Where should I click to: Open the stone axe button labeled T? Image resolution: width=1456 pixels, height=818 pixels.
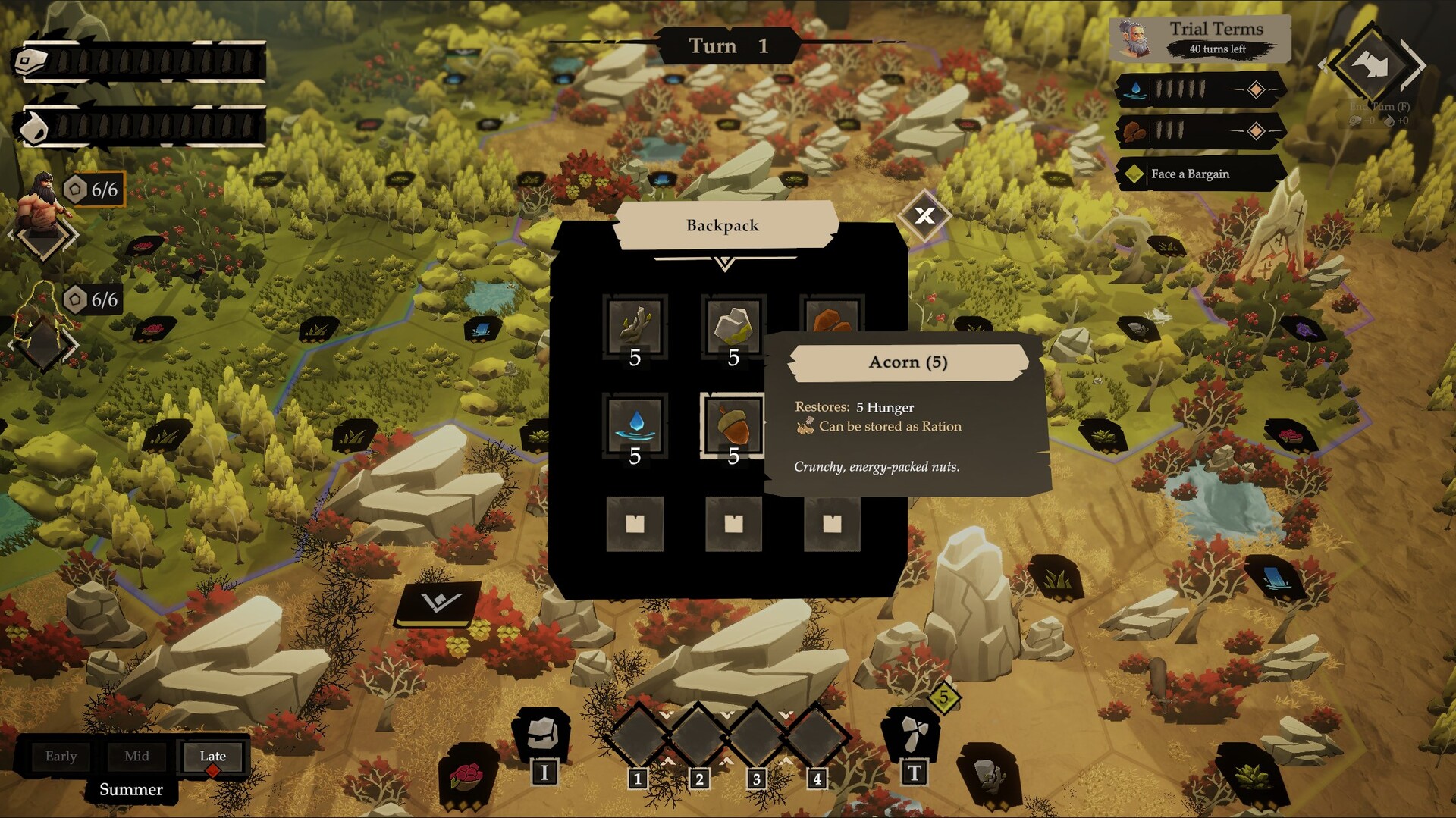[x=912, y=735]
